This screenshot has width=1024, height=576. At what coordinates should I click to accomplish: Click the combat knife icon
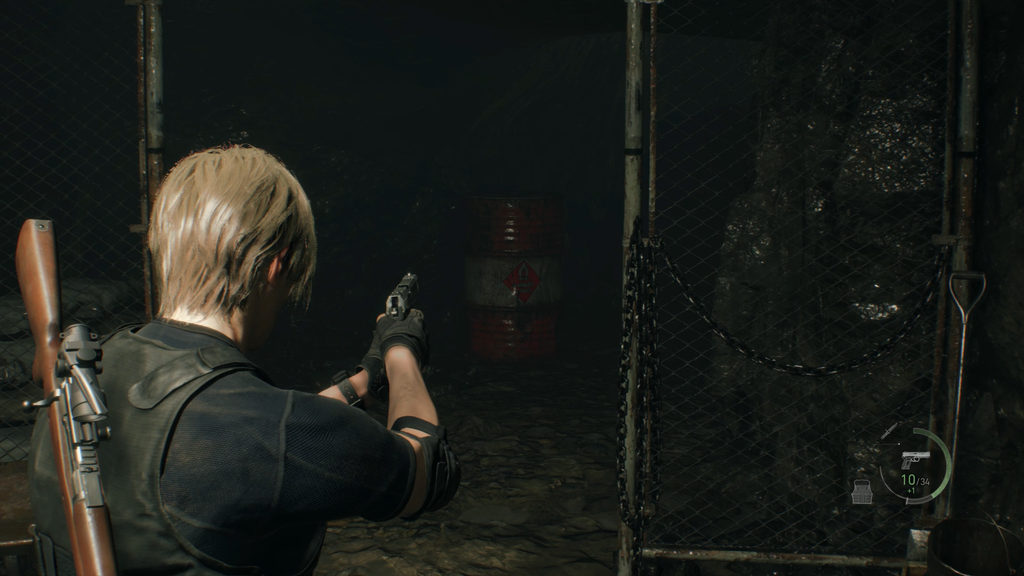[889, 431]
